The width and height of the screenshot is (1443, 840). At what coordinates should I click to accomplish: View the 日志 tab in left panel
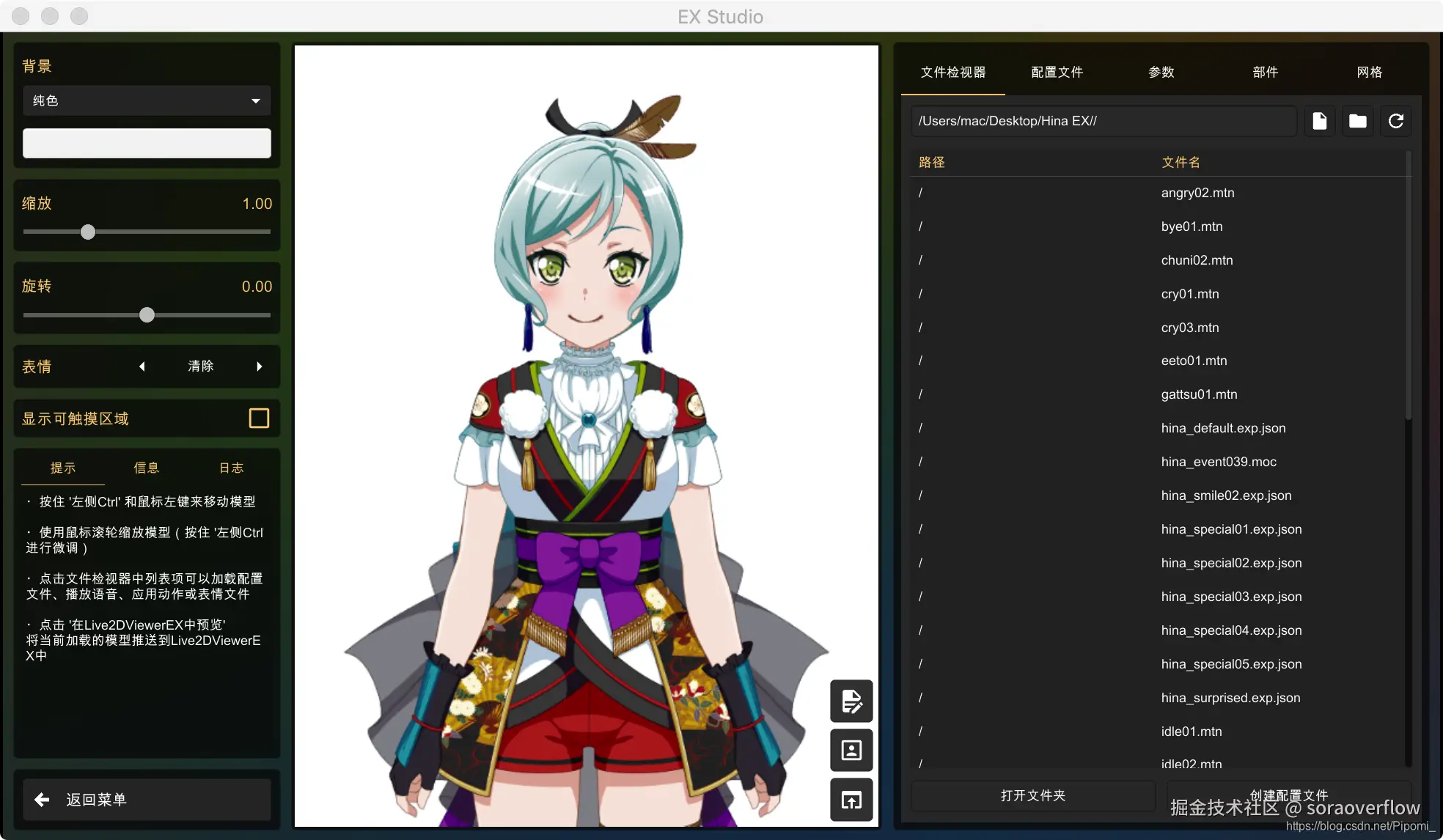(231, 467)
